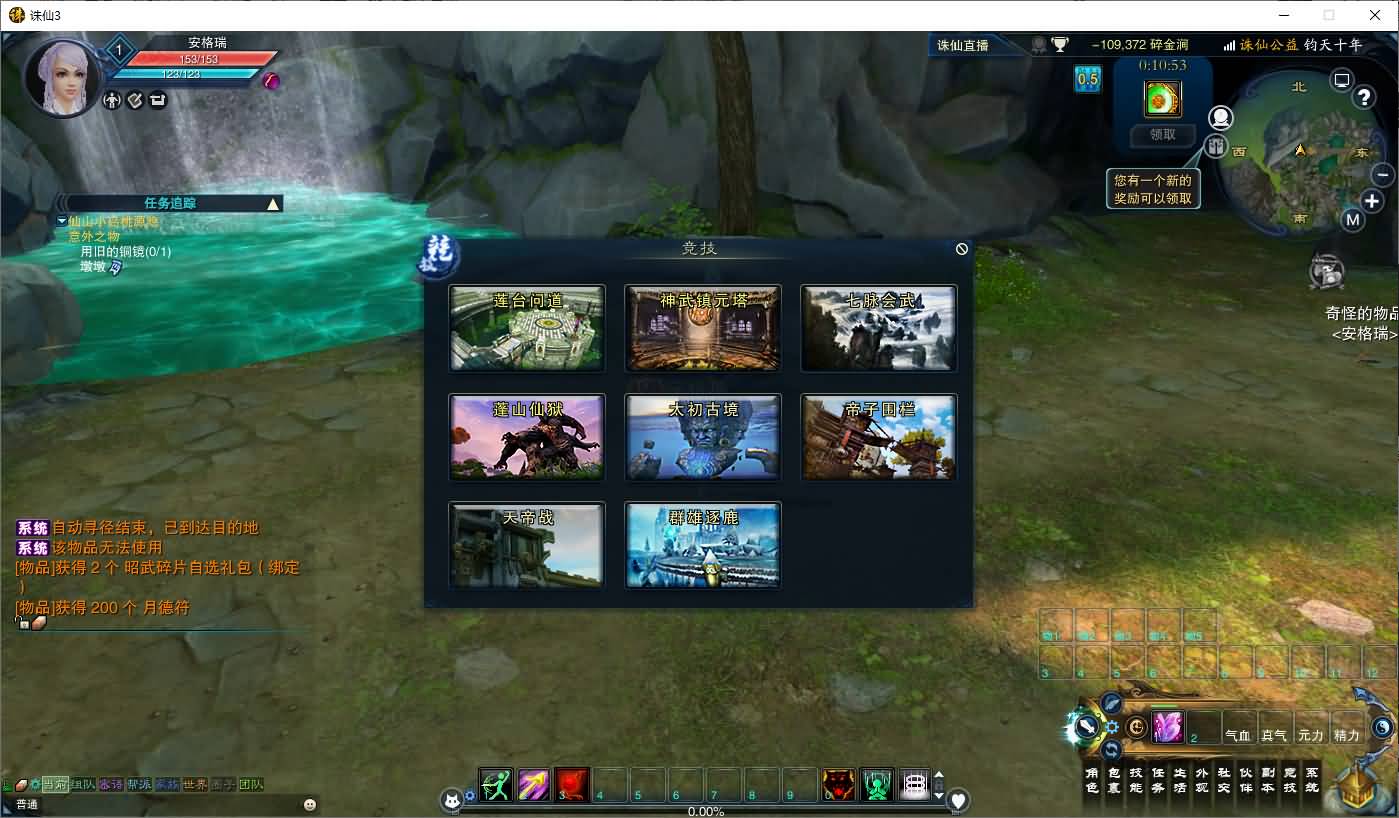1399x818 pixels.
Task: Zoom in the minimap with plus button
Action: point(1371,202)
